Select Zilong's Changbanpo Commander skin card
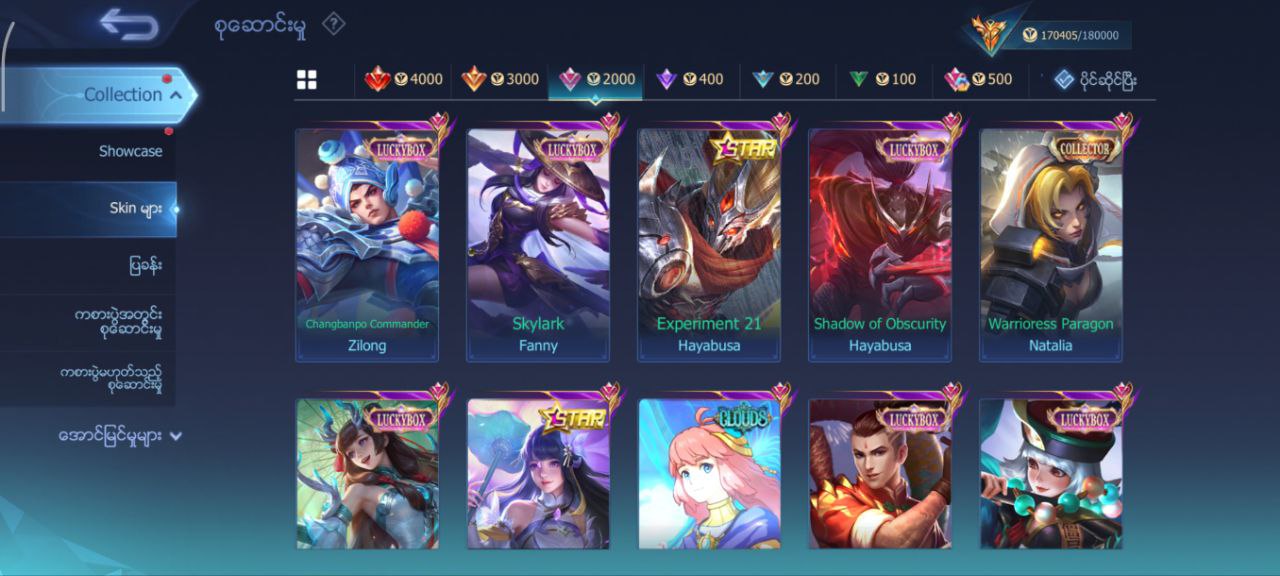This screenshot has height=576, width=1280. (x=367, y=245)
